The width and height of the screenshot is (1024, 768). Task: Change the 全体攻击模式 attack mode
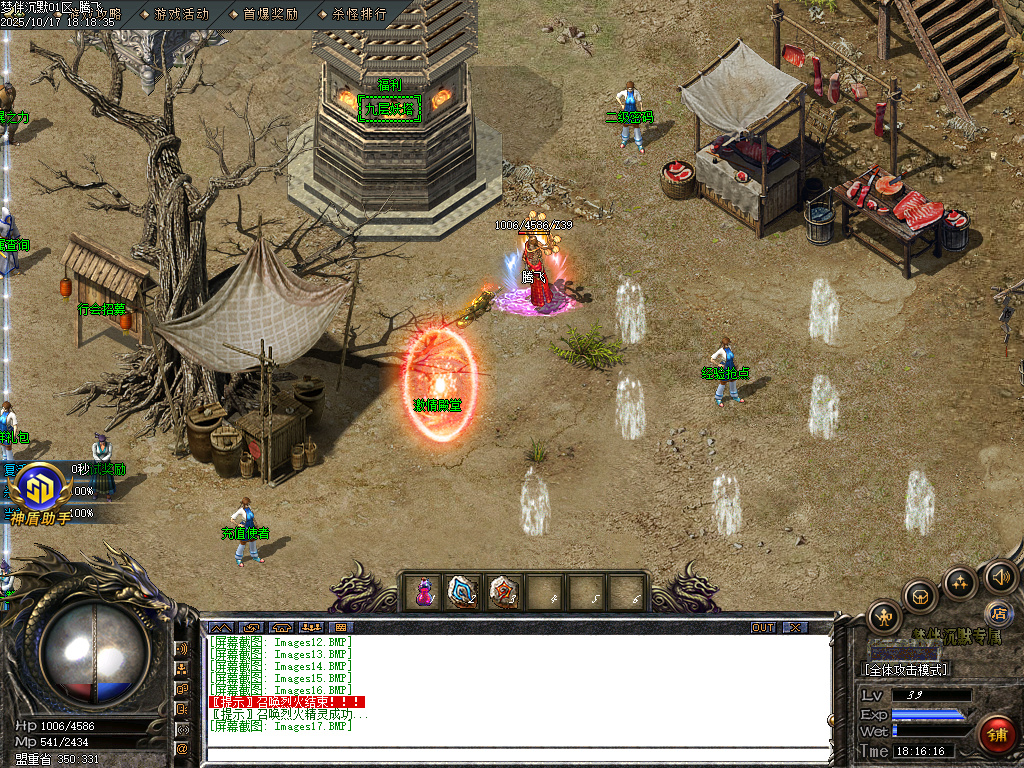click(905, 669)
